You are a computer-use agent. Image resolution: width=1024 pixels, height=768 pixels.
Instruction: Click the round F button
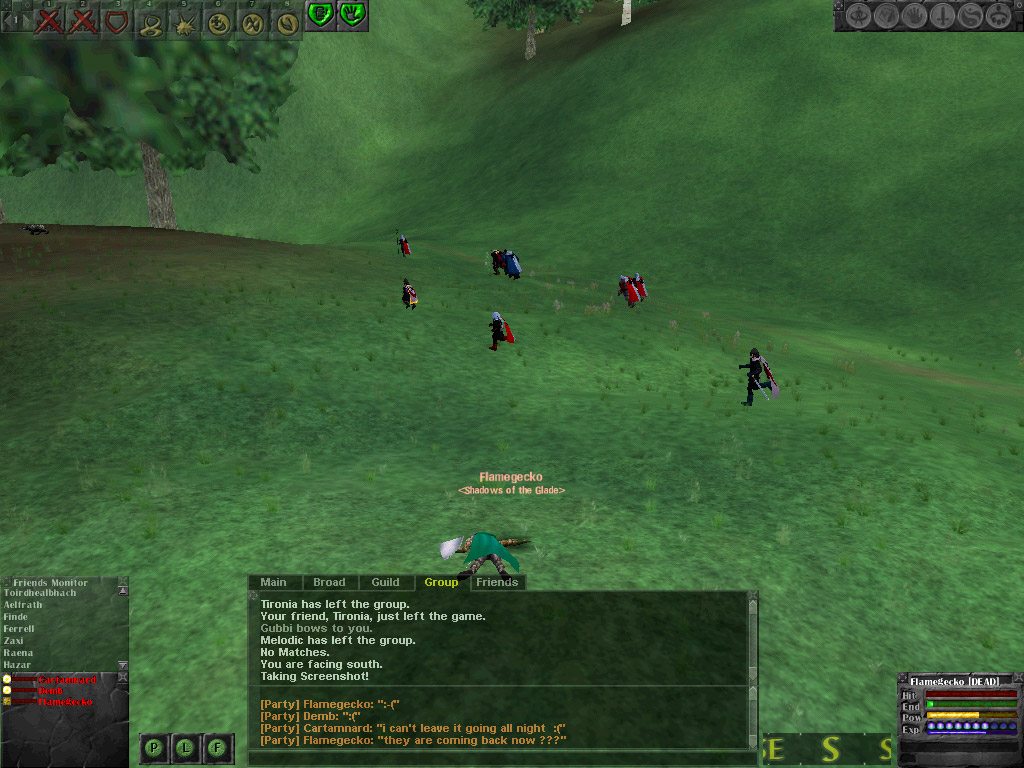217,746
